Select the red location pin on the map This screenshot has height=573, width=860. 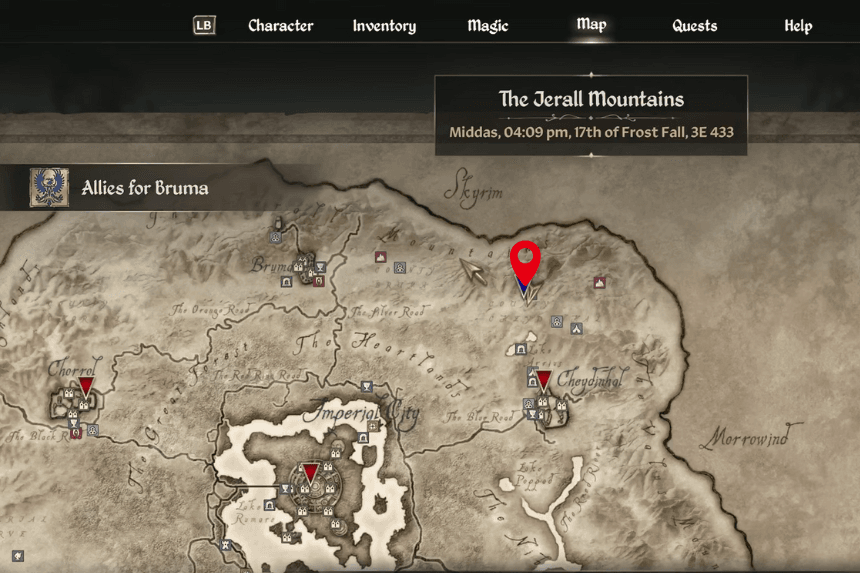[525, 263]
